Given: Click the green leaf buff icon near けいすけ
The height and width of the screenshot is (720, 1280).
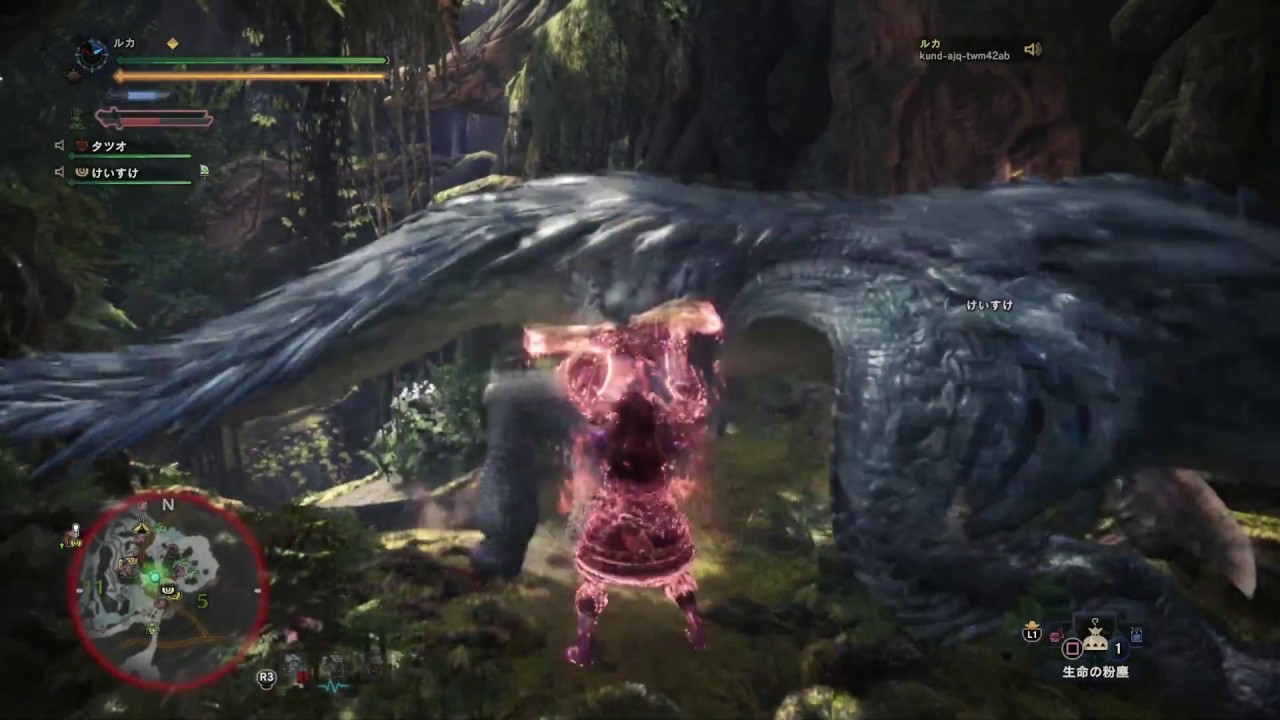Looking at the screenshot, I should (x=203, y=172).
